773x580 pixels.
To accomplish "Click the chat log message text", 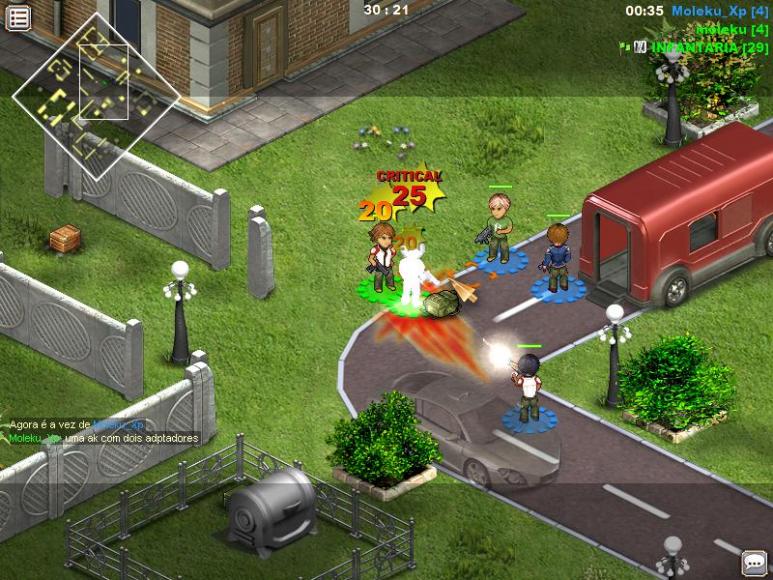I will pos(105,438).
